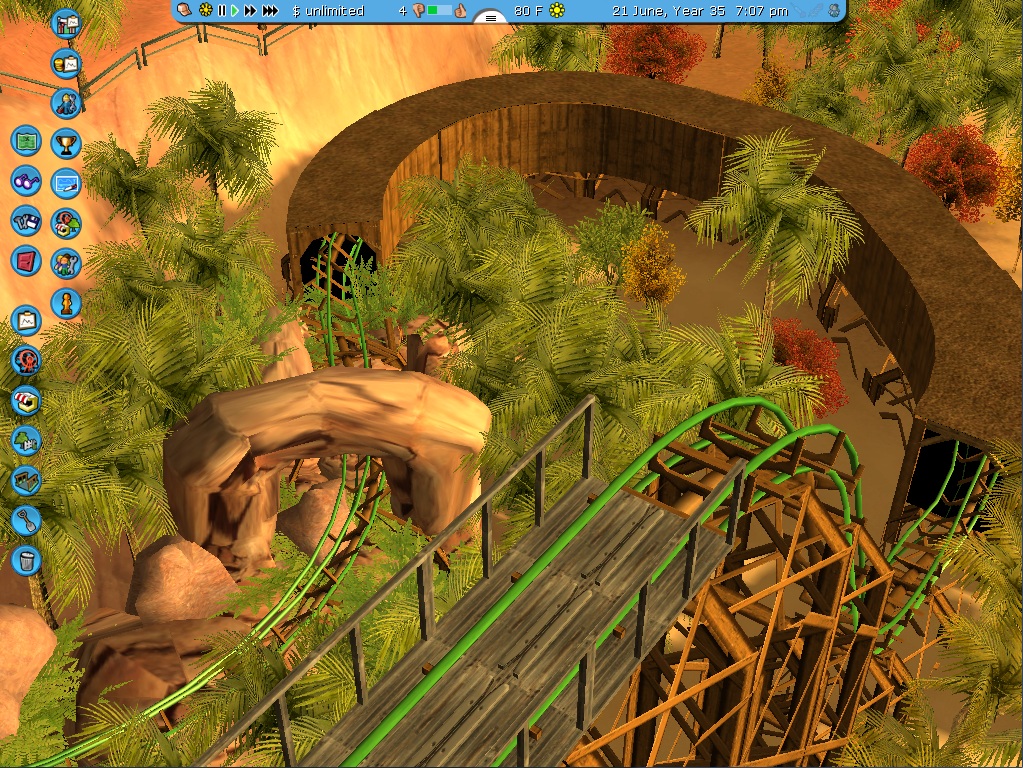Expand the top bar pull-down handle
The height and width of the screenshot is (768, 1023).
tap(489, 18)
